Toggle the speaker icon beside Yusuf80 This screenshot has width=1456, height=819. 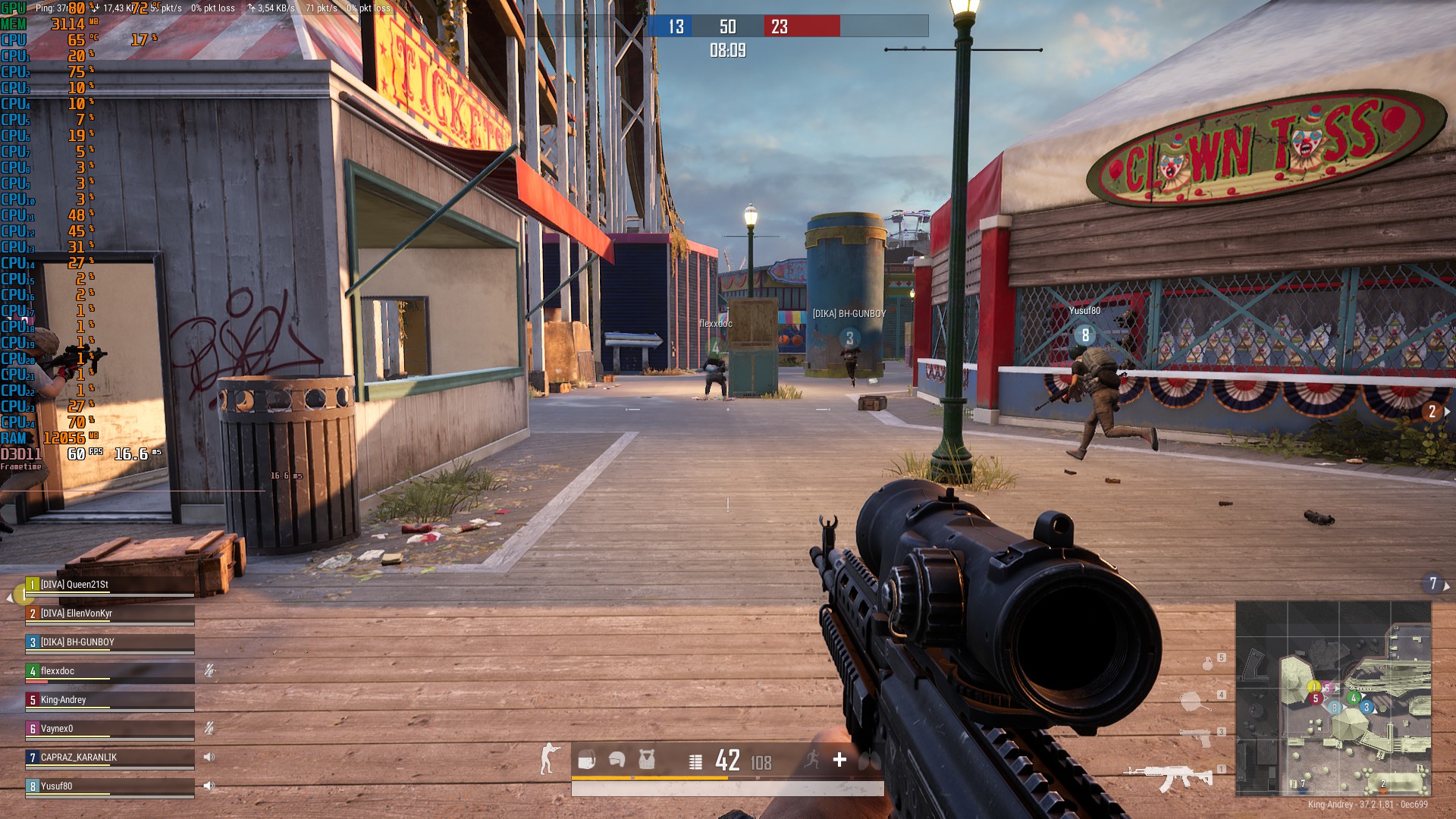pyautogui.click(x=209, y=786)
